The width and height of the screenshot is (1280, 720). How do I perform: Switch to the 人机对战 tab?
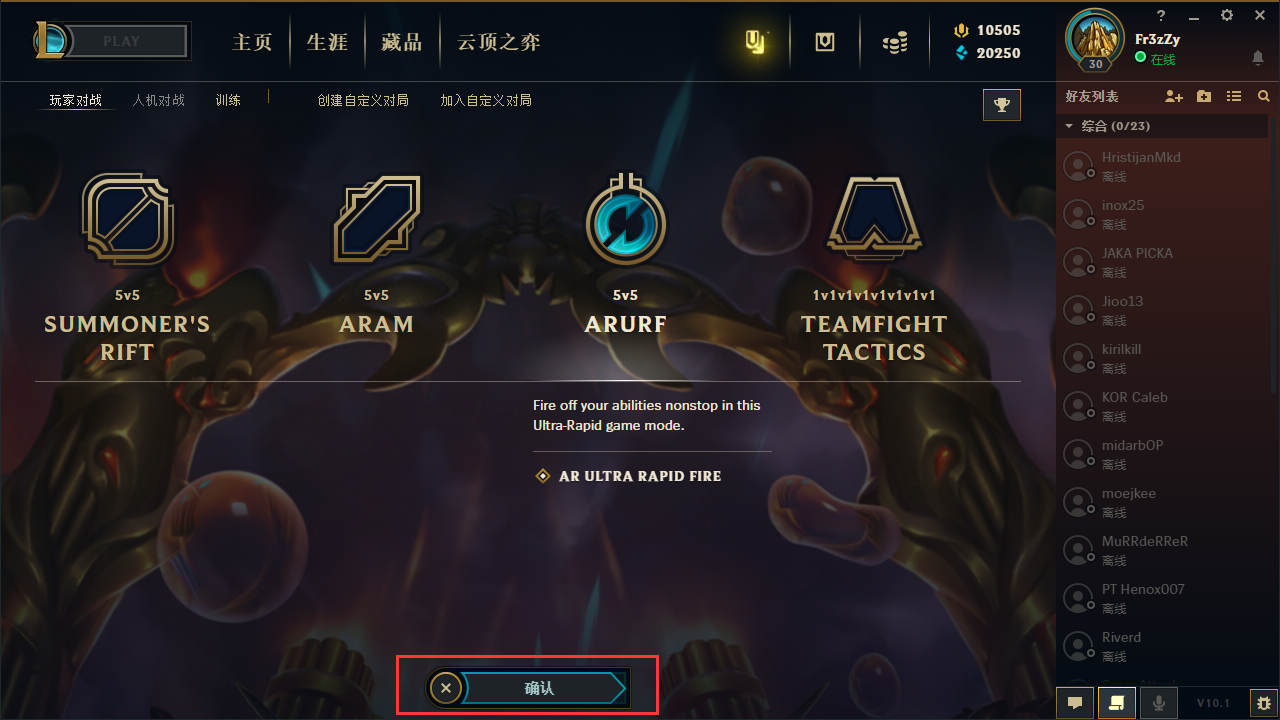point(159,101)
